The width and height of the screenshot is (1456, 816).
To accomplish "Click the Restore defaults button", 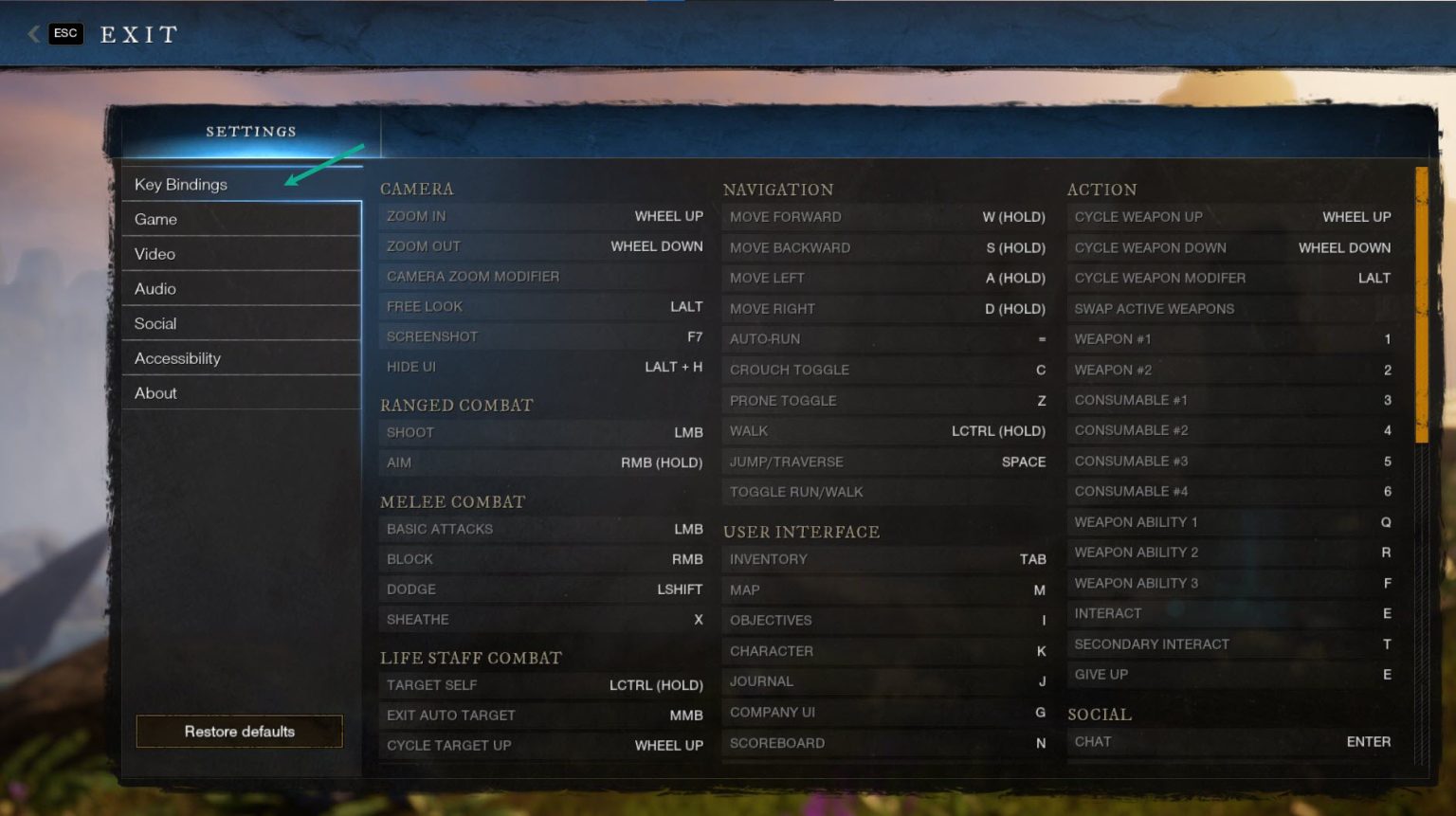I will coord(239,731).
